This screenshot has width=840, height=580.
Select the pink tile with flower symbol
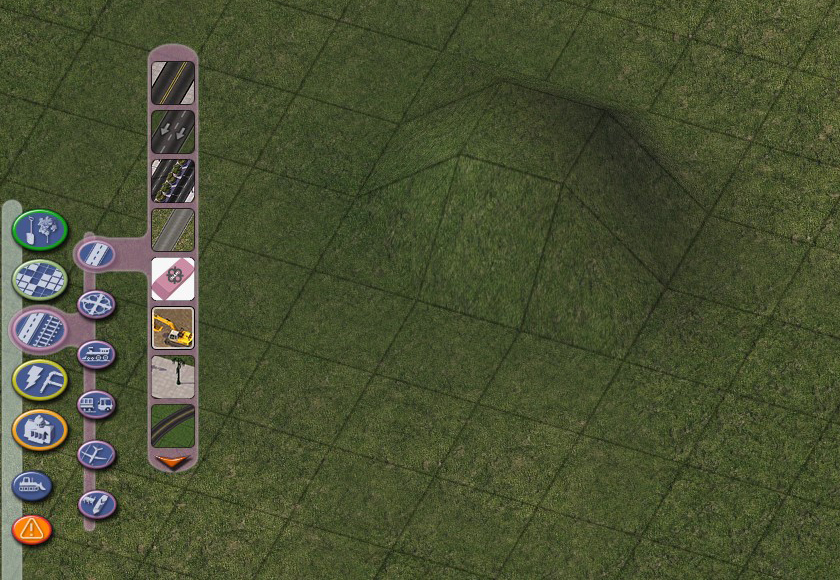click(x=172, y=278)
